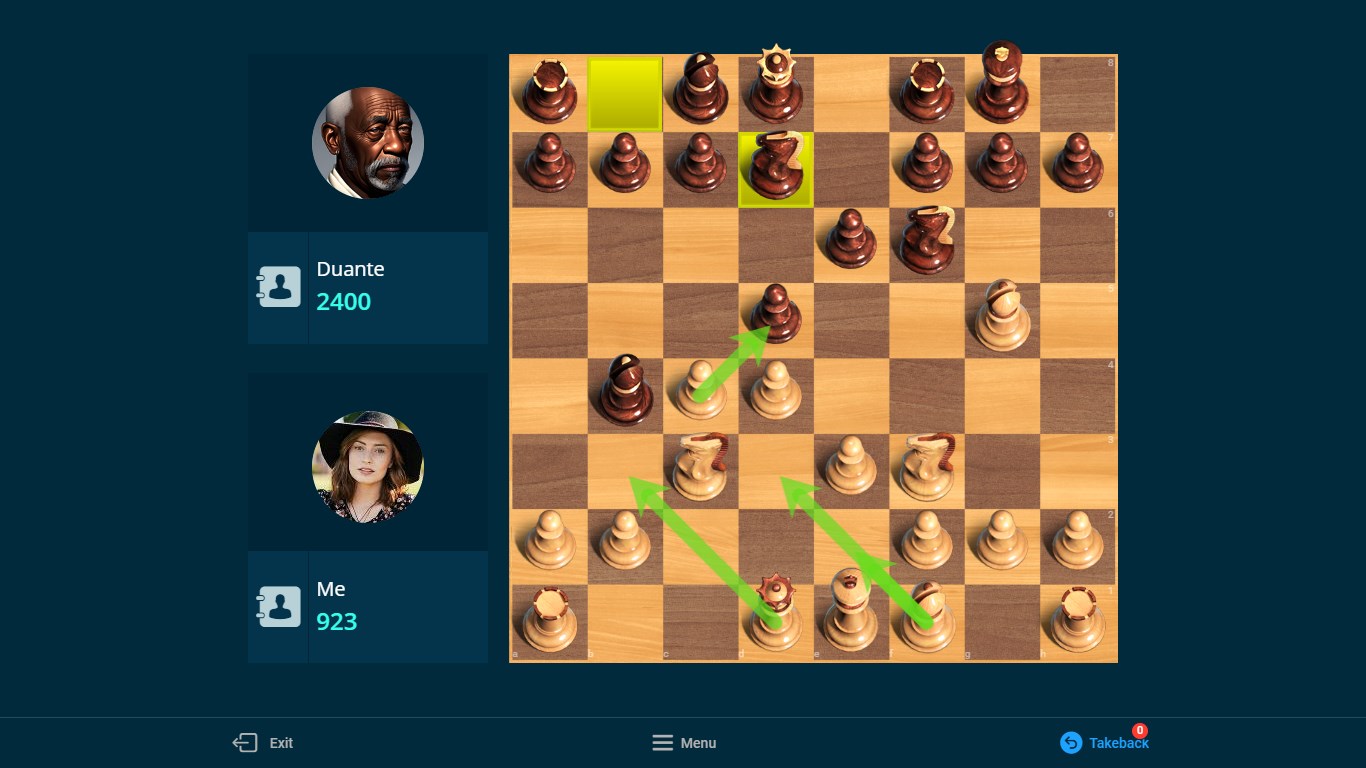Viewport: 1366px width, 768px height.
Task: Select the Exit option
Action: tap(281, 743)
